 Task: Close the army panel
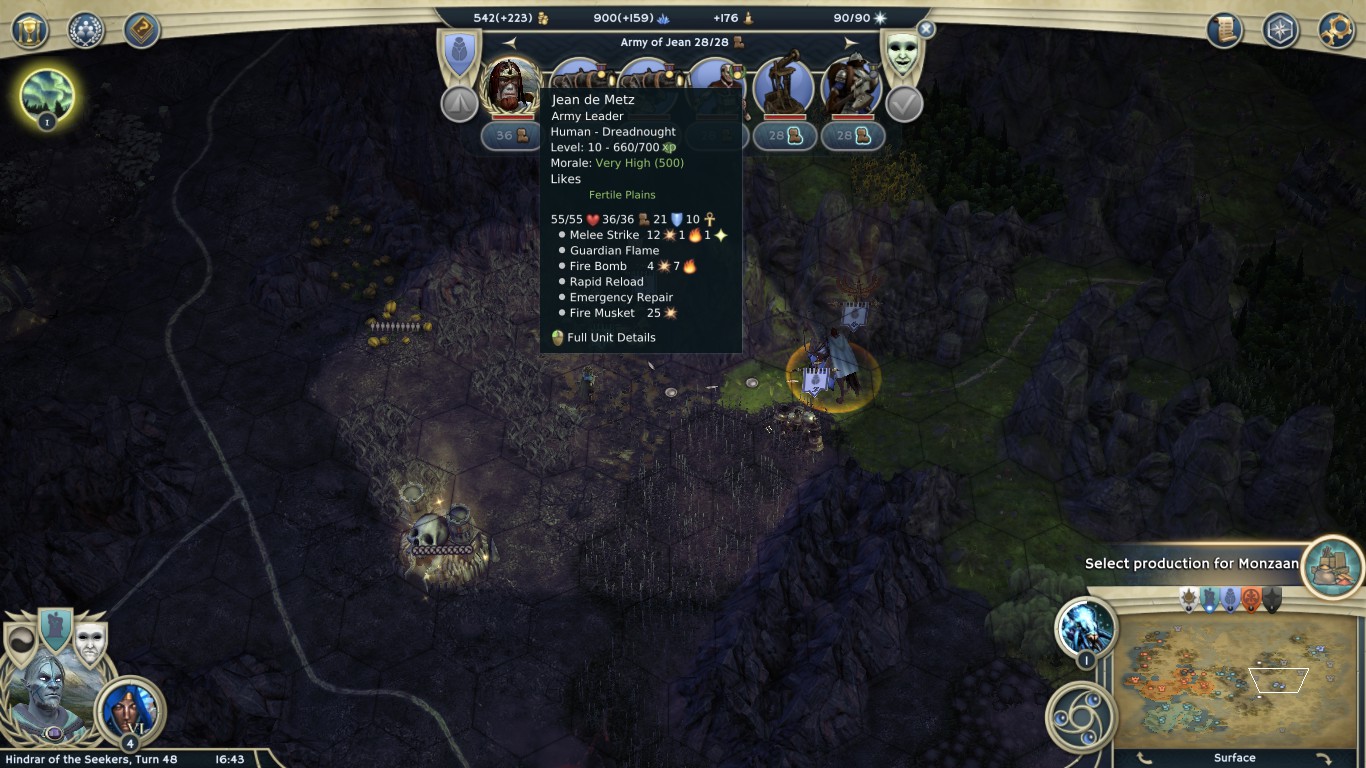(926, 30)
